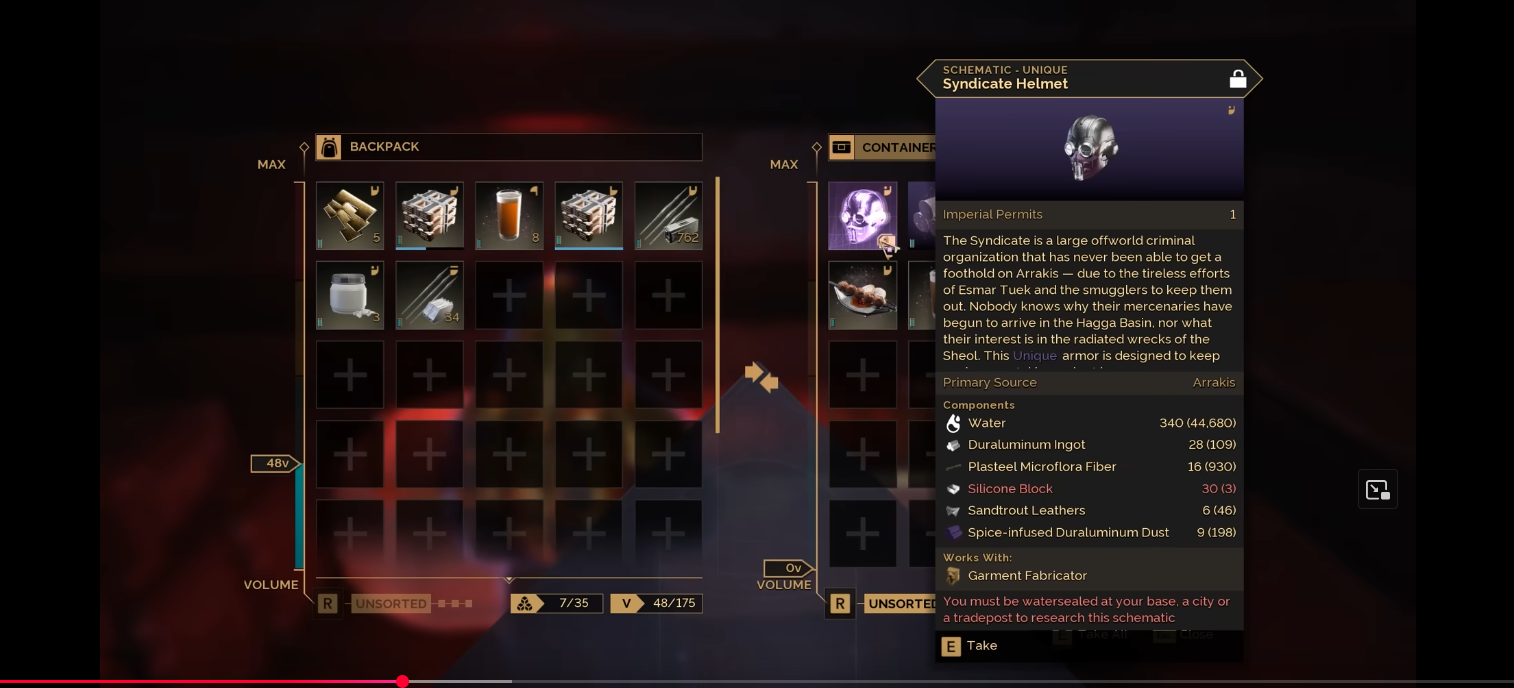Select the white jar stack of 3
This screenshot has height=688, width=1514.
pos(350,295)
